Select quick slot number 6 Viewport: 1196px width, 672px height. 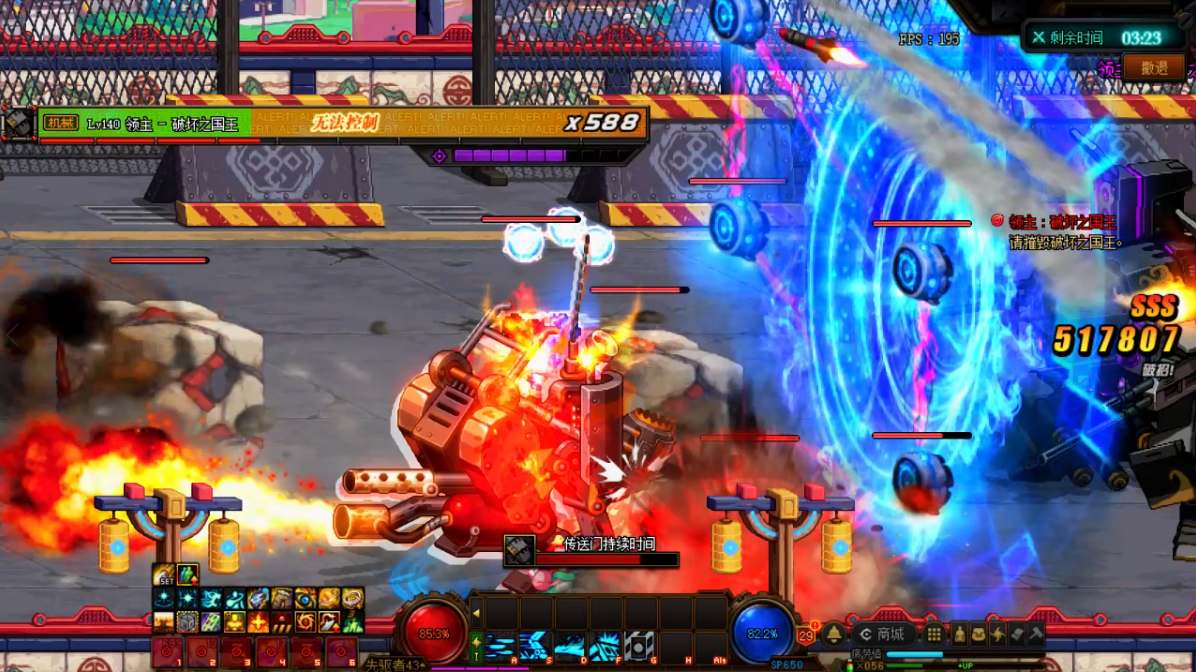[x=341, y=654]
